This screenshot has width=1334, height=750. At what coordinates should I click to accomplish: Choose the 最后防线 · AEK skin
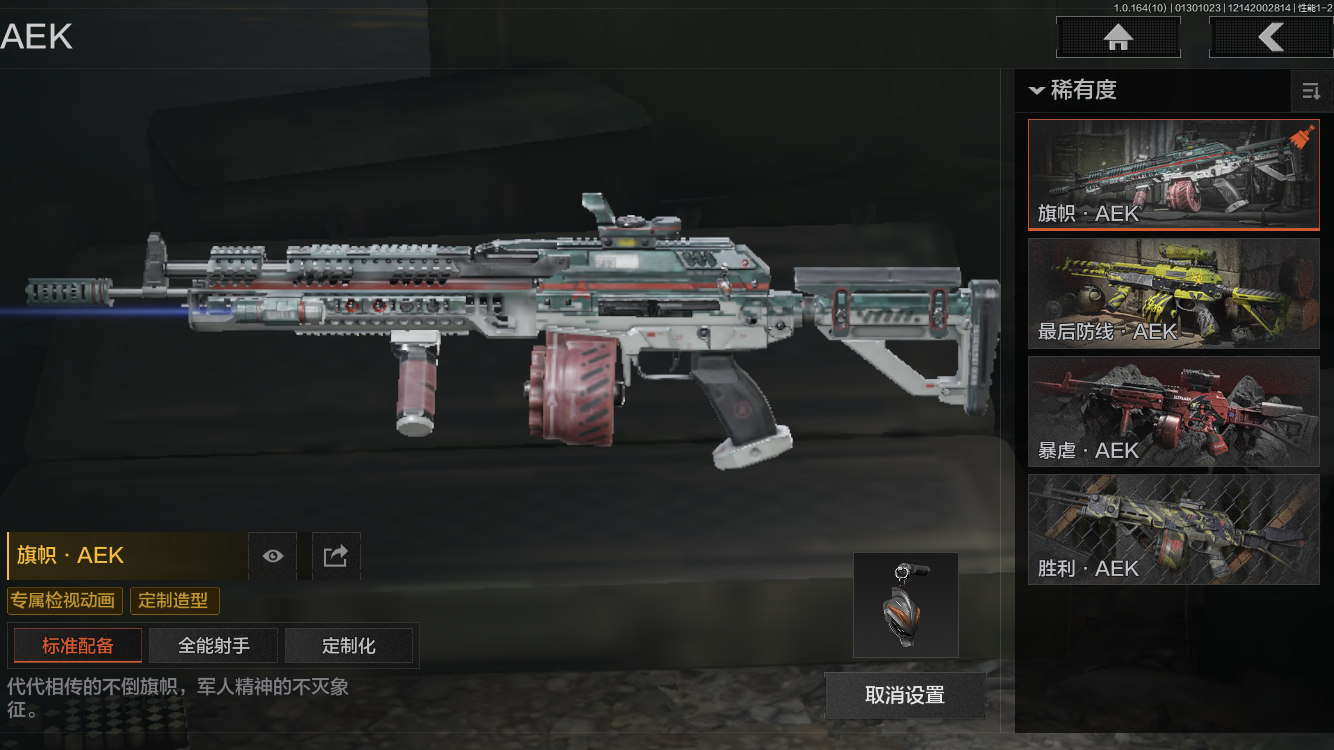[x=1173, y=293]
